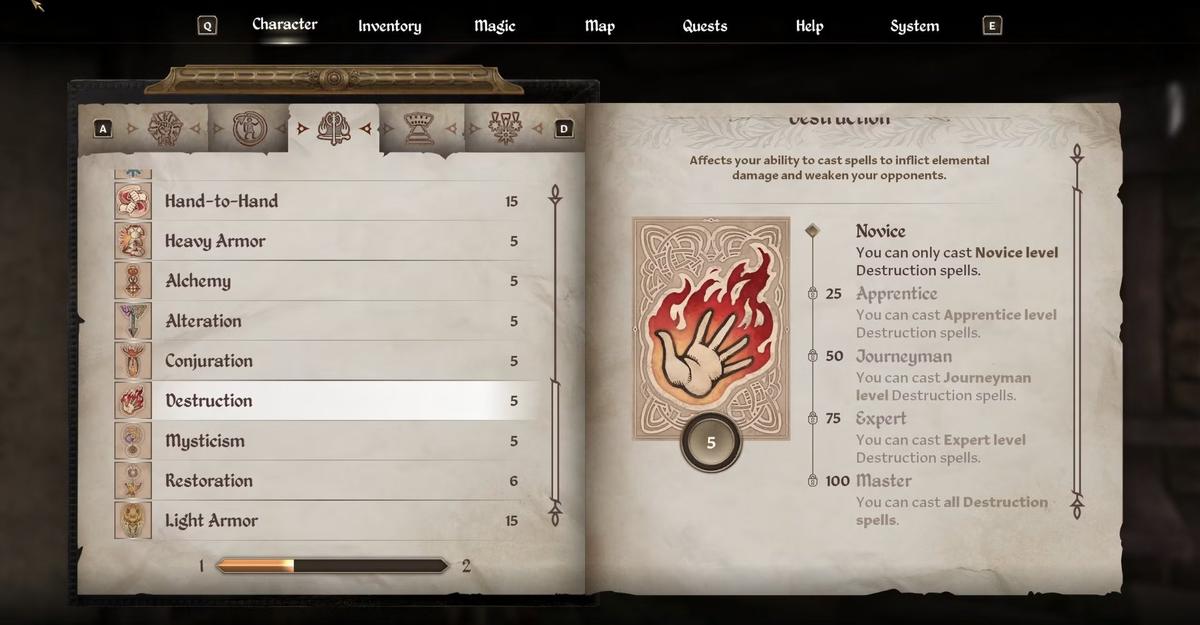This screenshot has height=625, width=1200.
Task: Open the Inventory menu
Action: (389, 26)
